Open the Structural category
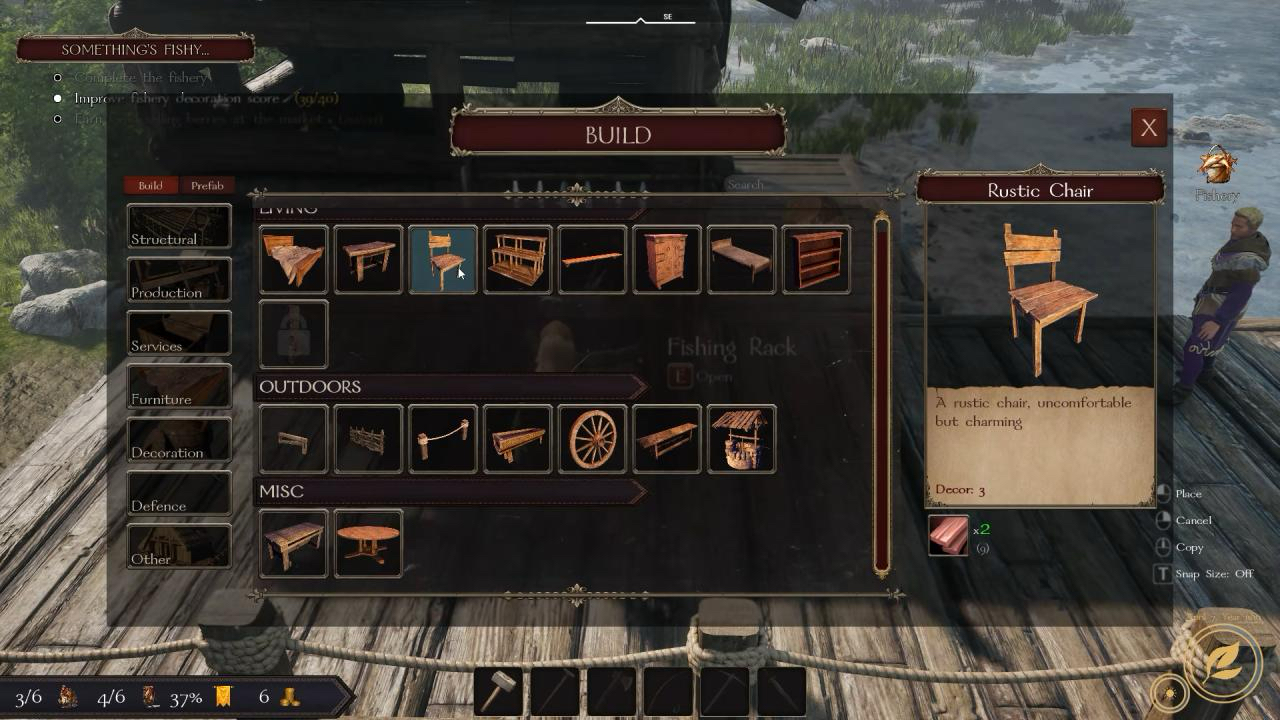1280x720 pixels. click(179, 226)
